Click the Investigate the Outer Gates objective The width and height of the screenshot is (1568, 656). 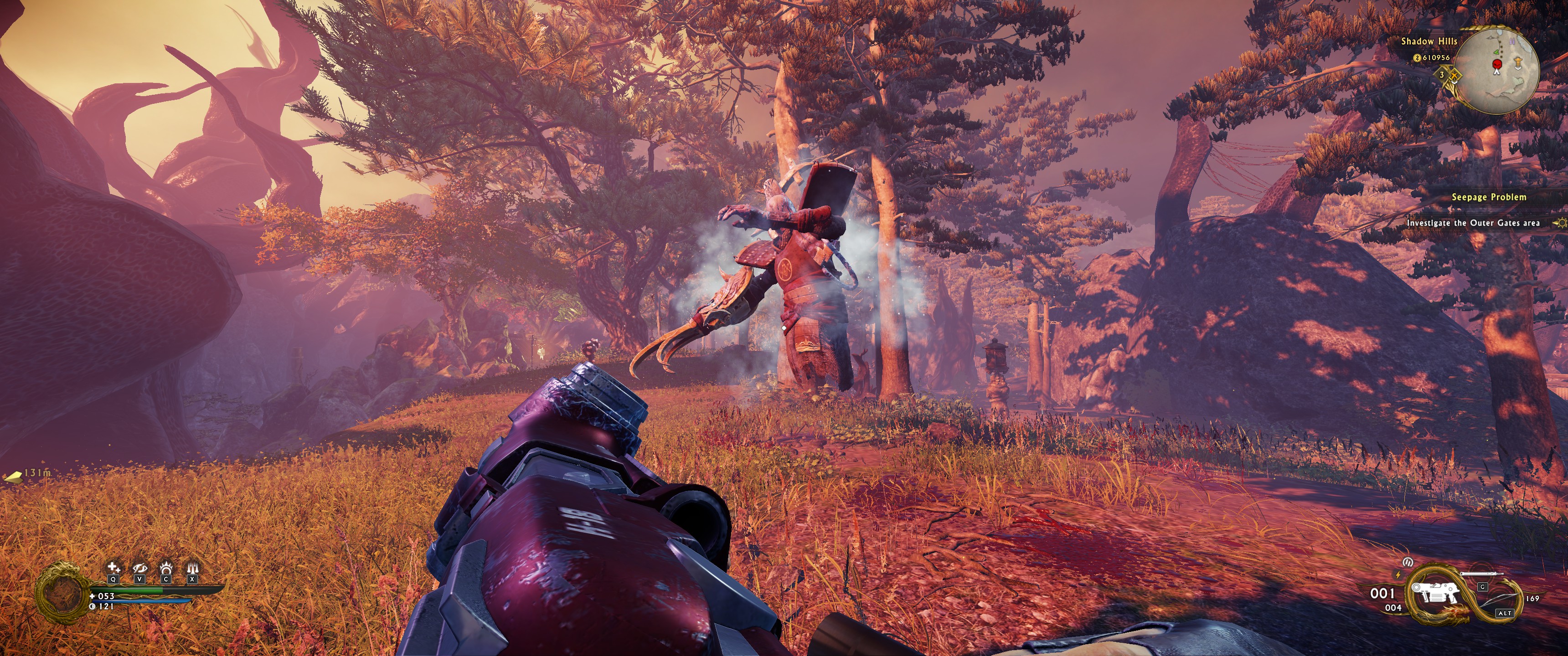(1472, 223)
